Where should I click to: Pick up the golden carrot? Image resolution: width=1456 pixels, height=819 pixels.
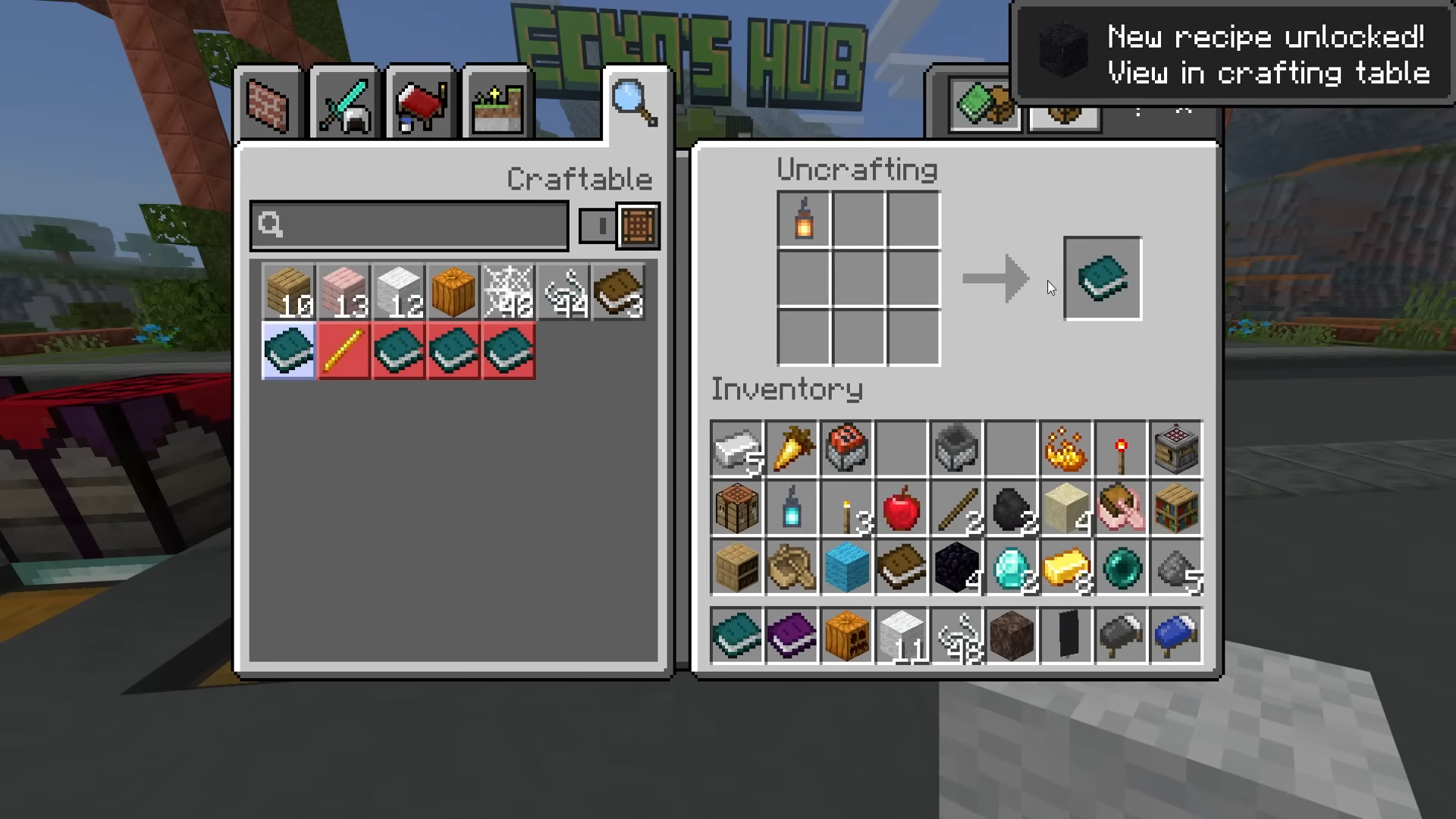pos(792,448)
